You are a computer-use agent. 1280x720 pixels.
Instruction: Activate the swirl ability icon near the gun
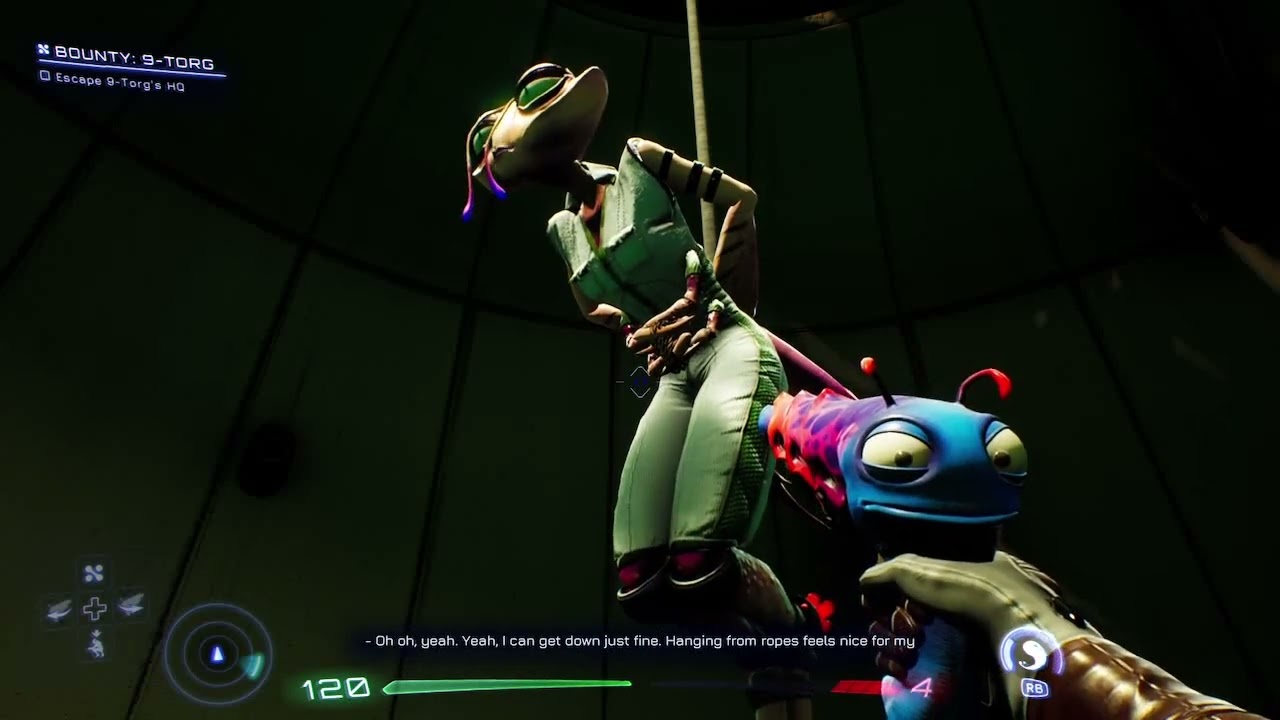[x=1031, y=655]
